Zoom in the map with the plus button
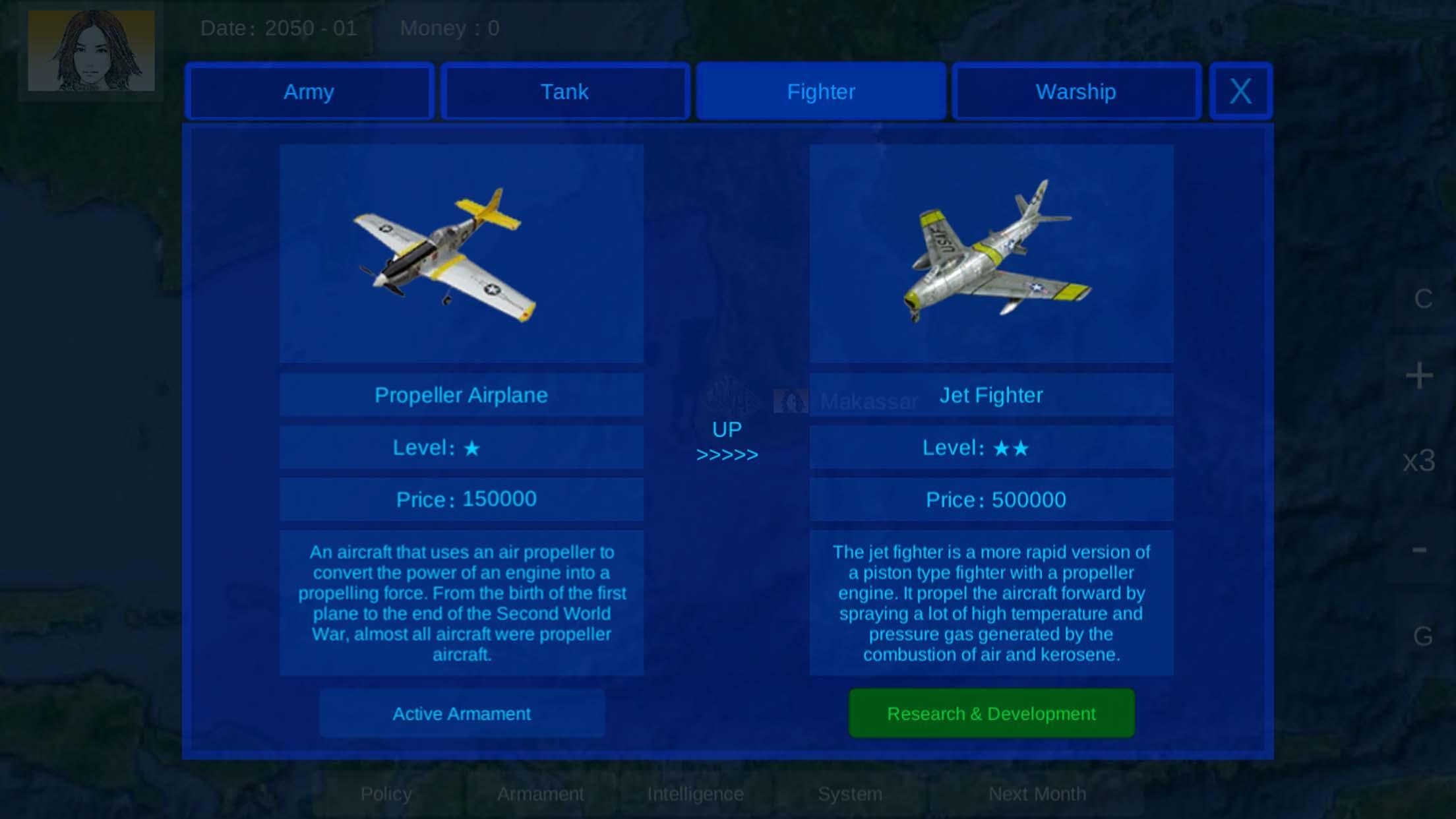The image size is (1456, 819). [x=1419, y=376]
